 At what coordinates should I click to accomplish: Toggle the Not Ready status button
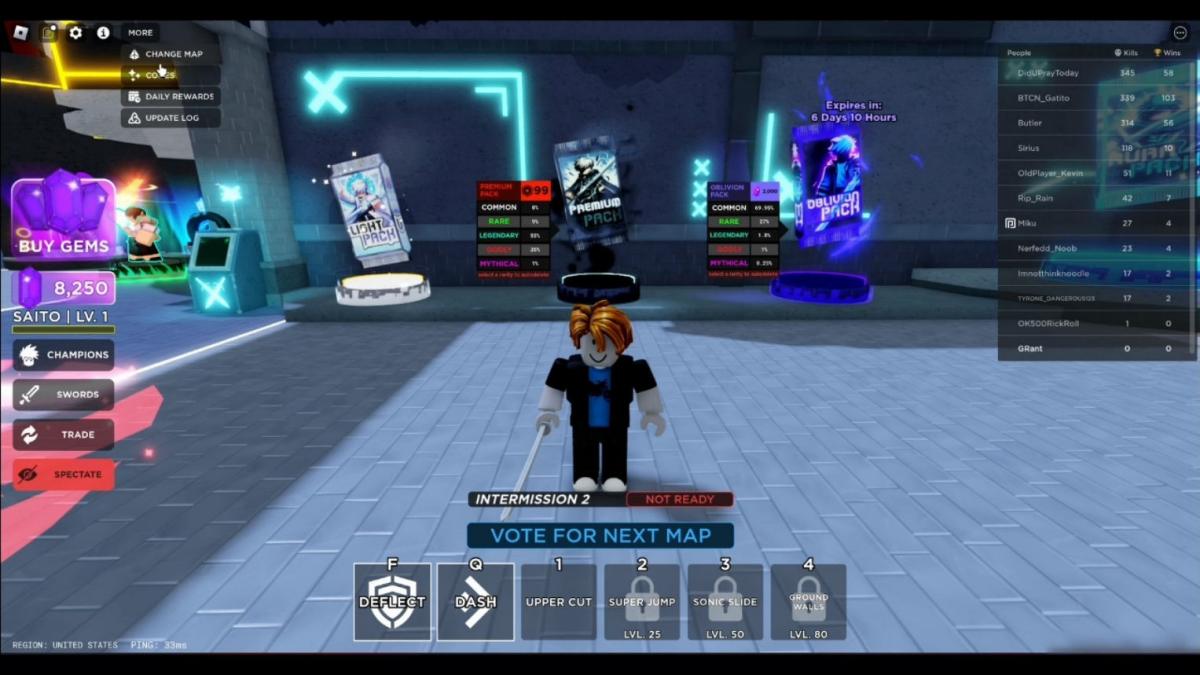pyautogui.click(x=679, y=499)
